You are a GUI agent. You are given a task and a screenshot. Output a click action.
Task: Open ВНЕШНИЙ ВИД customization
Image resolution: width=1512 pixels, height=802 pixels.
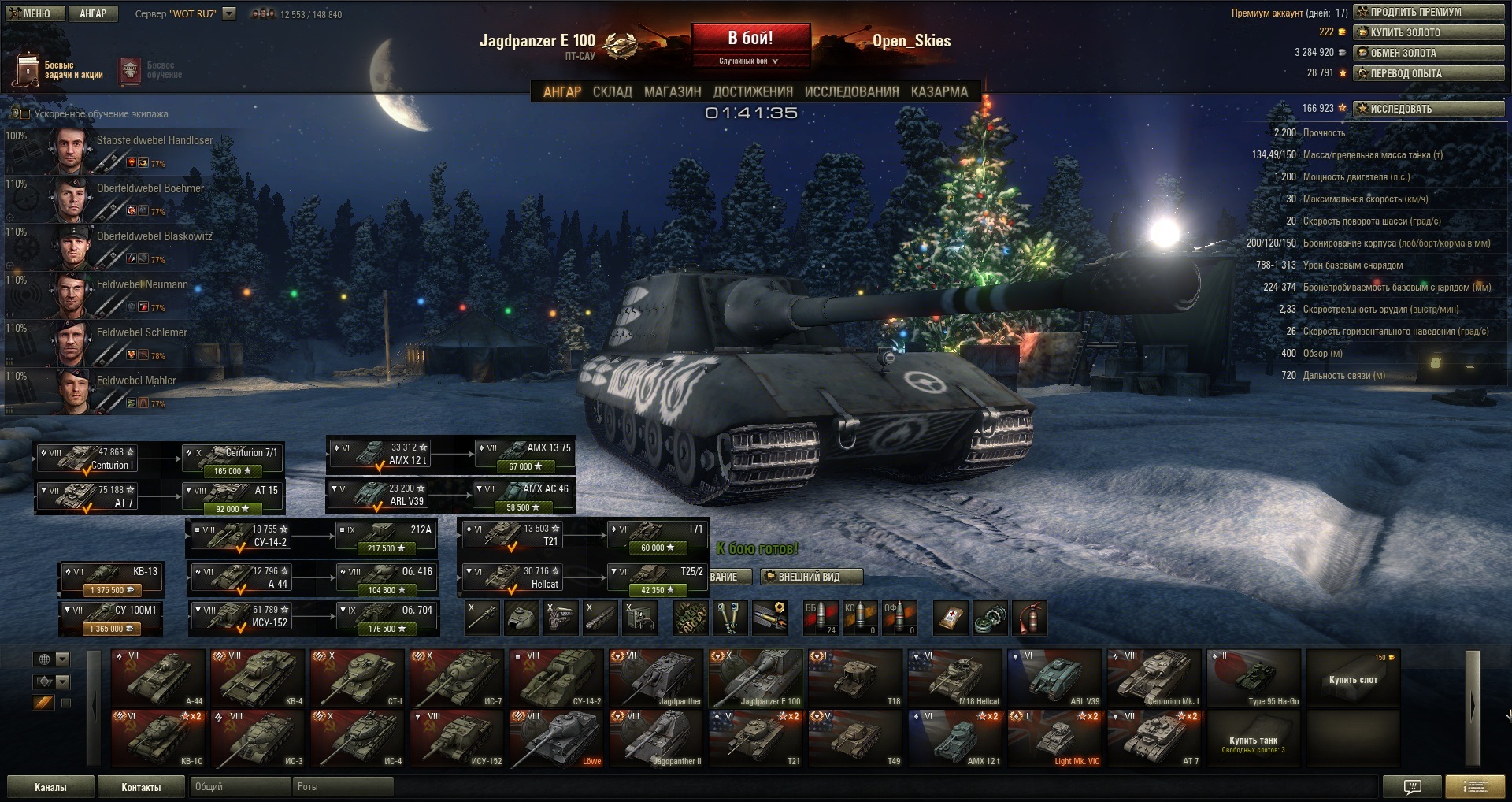[811, 577]
